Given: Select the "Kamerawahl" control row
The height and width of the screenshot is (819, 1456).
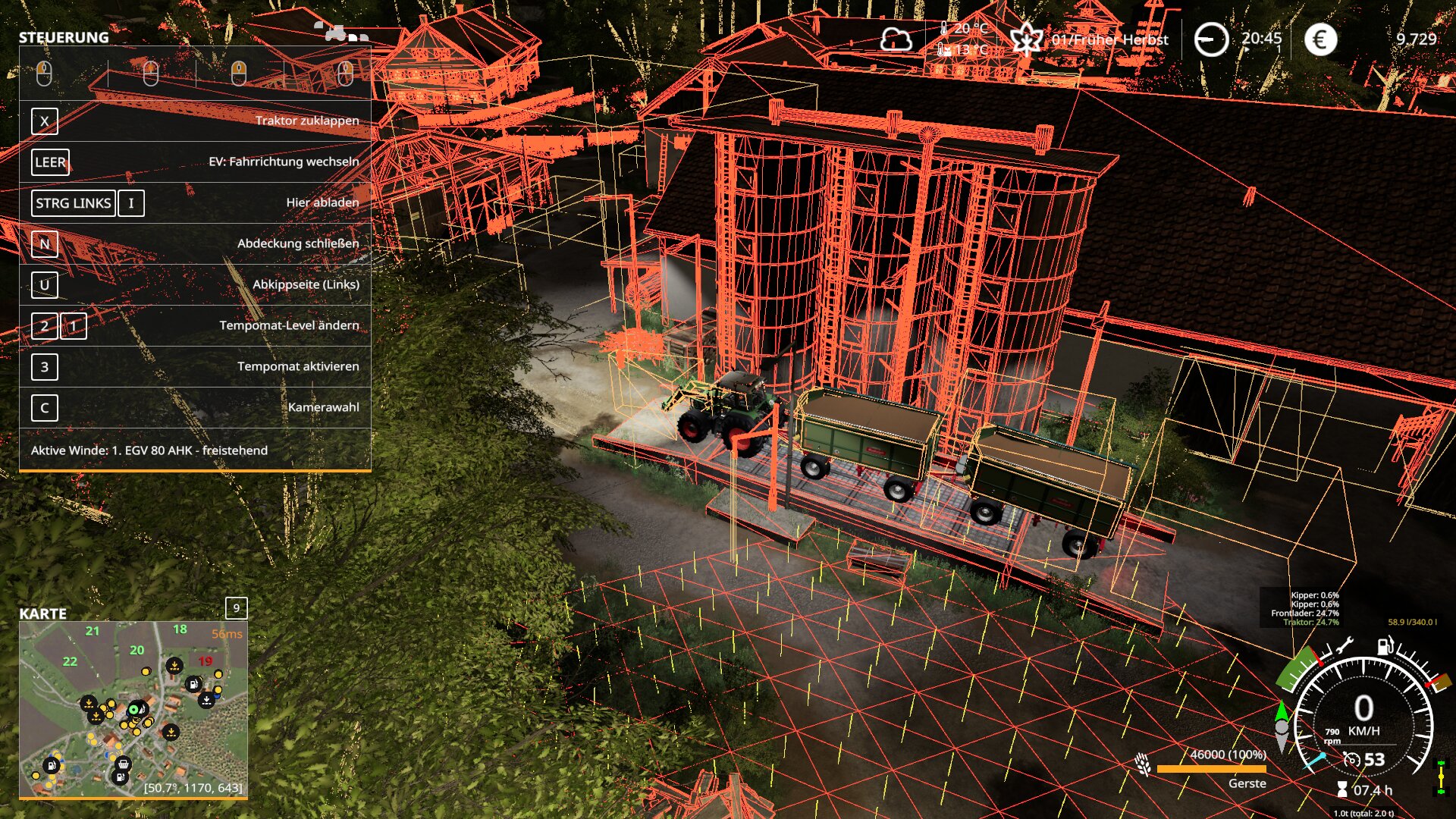Looking at the screenshot, I should (195, 407).
